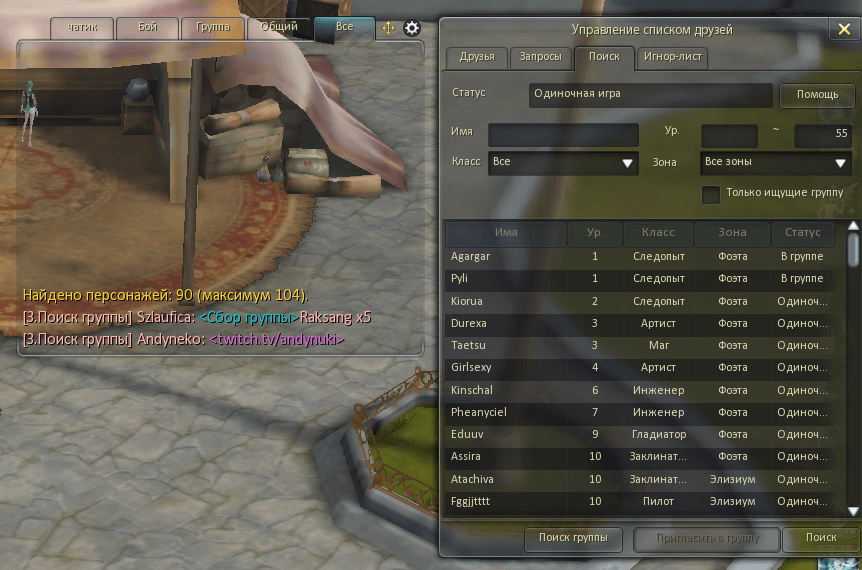862x570 pixels.
Task: Close the friend list management window
Action: coord(841,29)
